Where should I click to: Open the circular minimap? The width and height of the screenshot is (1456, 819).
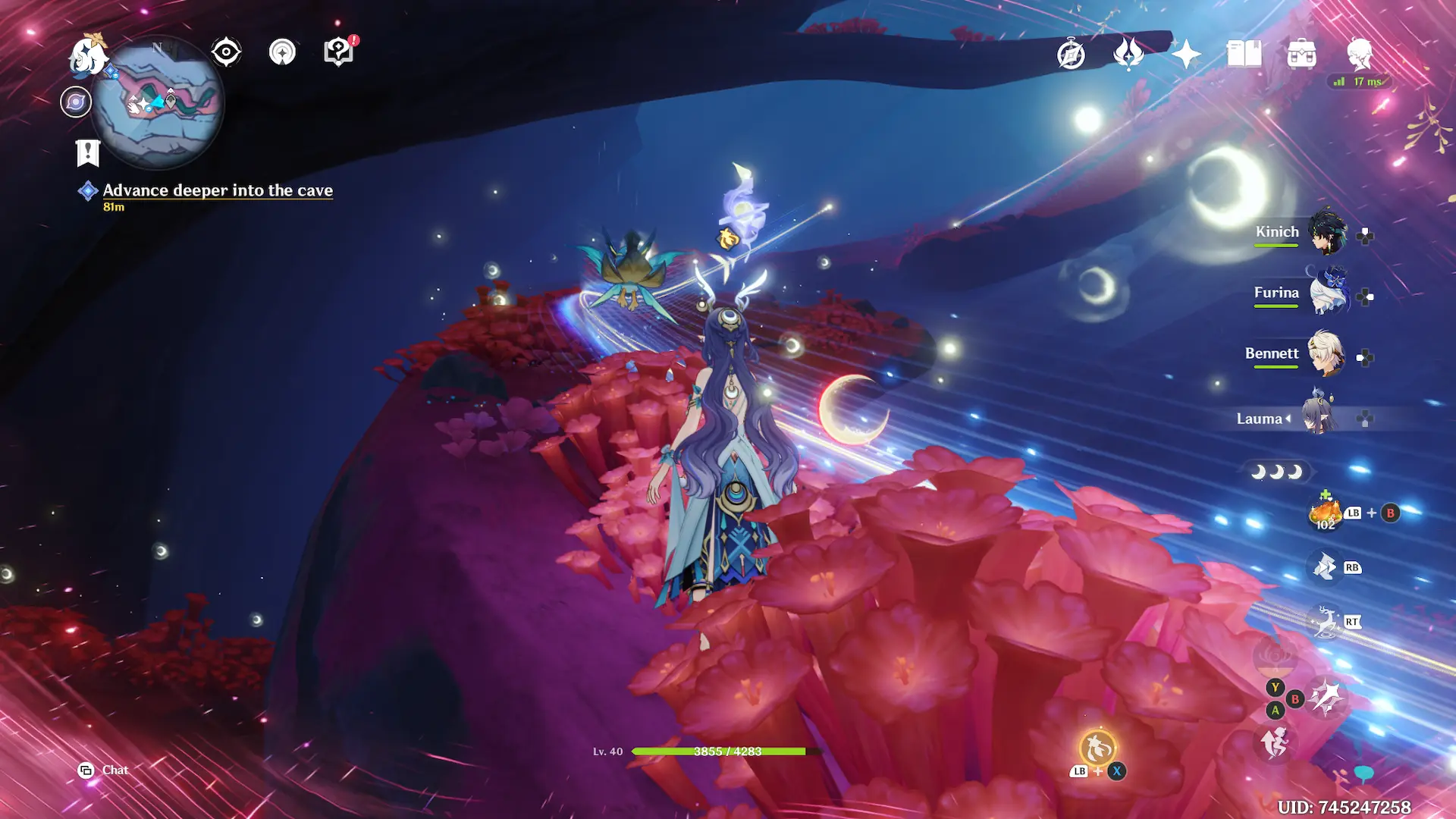(x=158, y=102)
